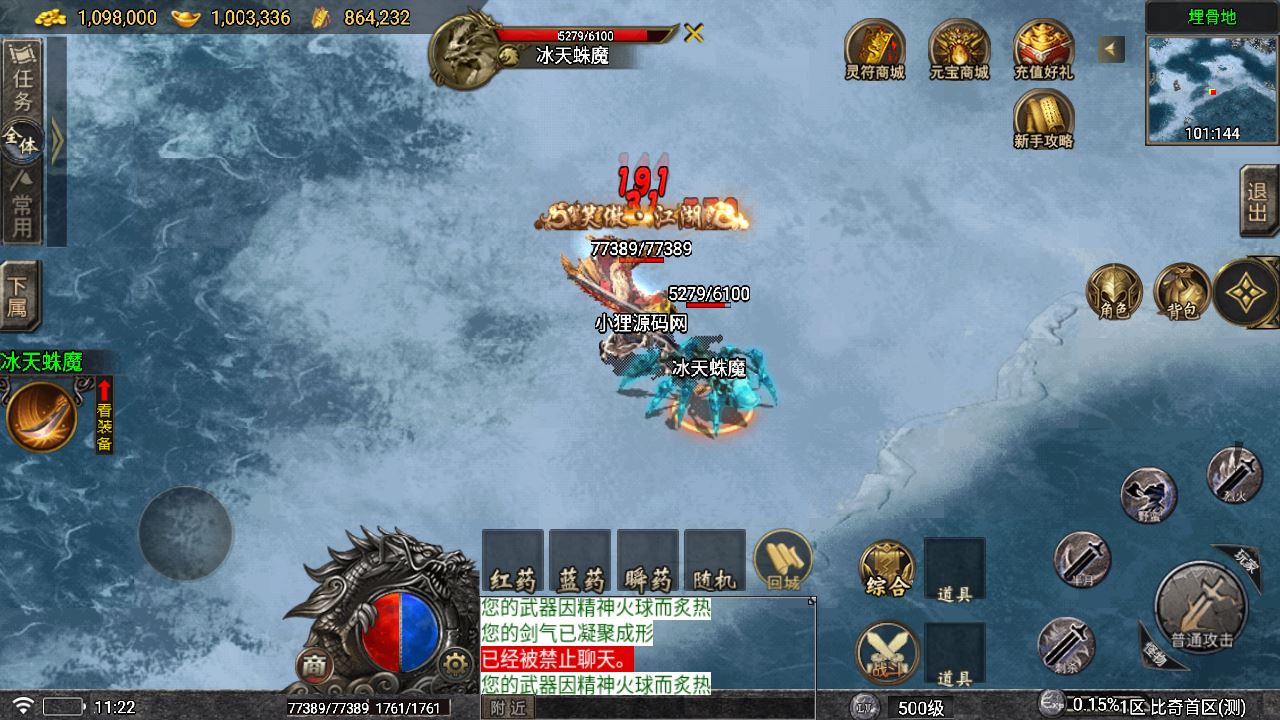Screen dimensions: 1280x720
Task: Select the 附近 nearby chat channel
Action: (x=508, y=707)
